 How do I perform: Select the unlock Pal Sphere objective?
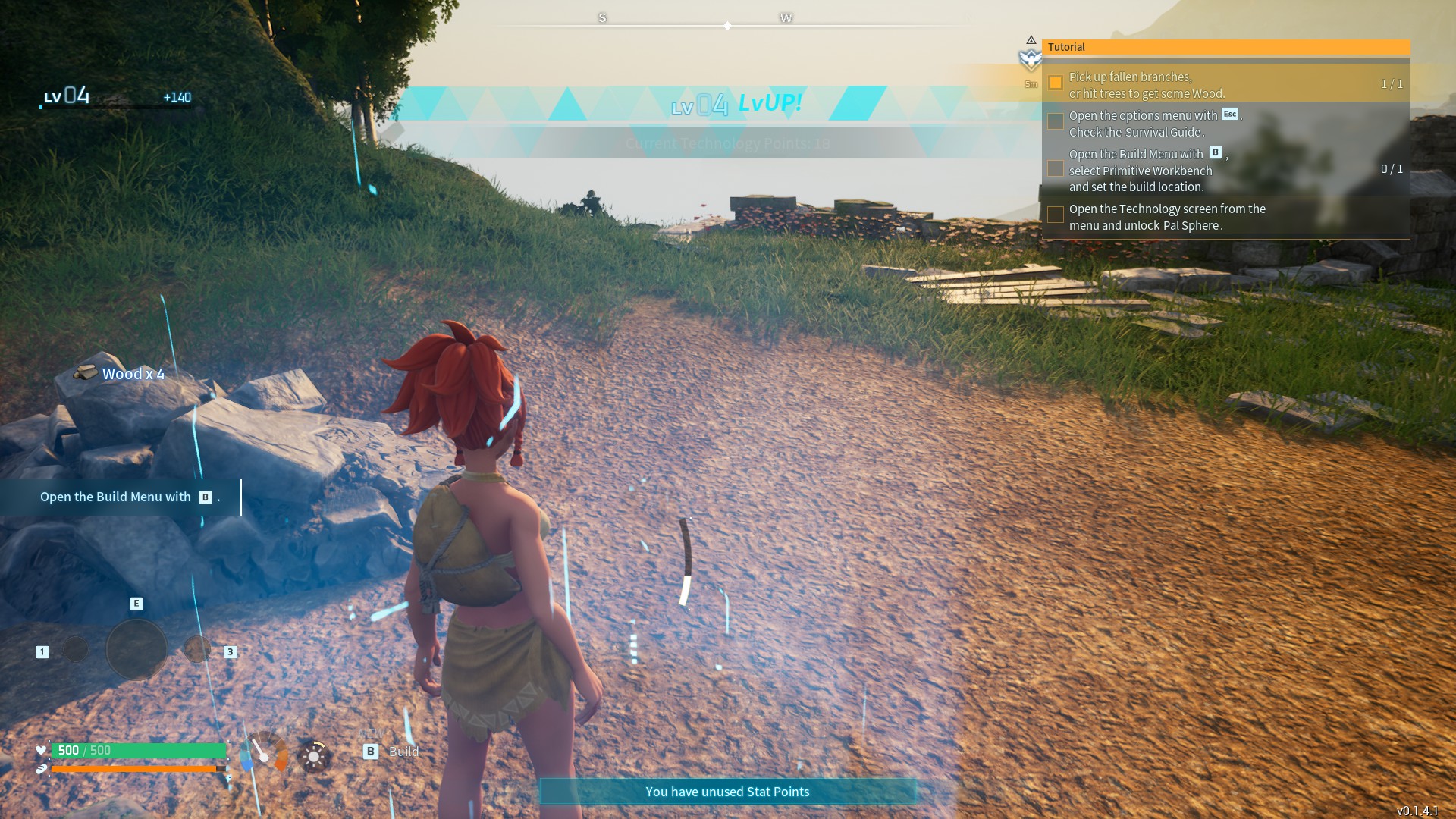tap(1166, 217)
